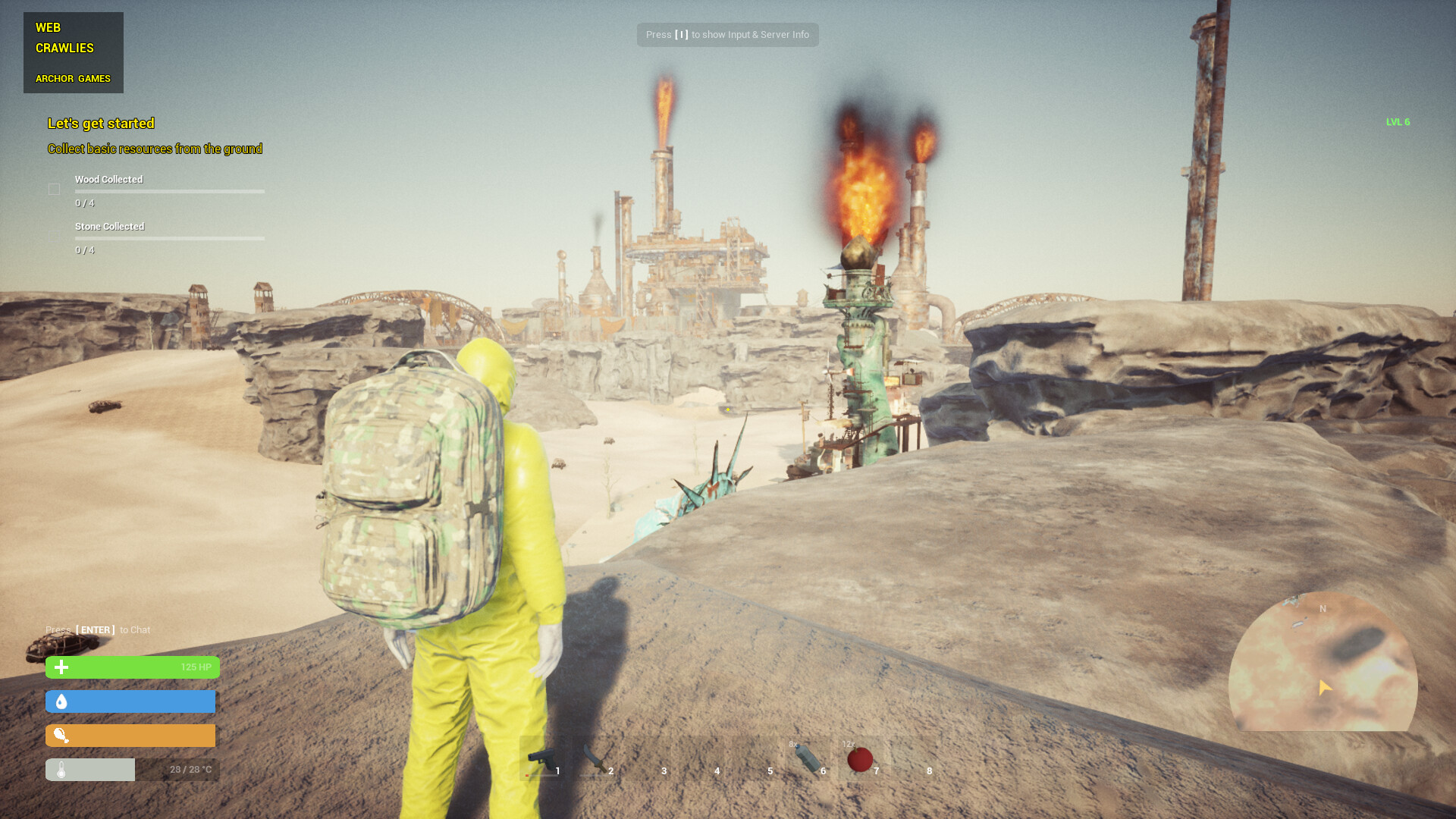
Task: Toggle the Input & Server Info banner
Action: [x=727, y=34]
